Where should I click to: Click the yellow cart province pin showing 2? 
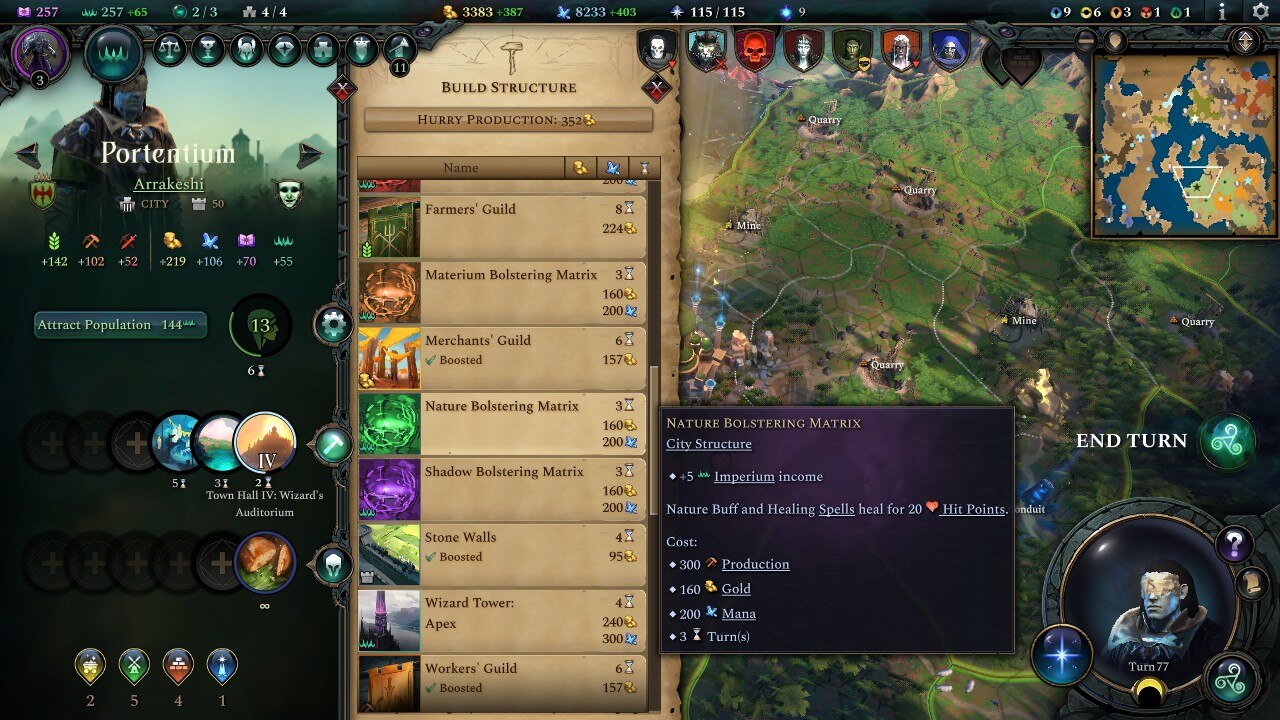click(x=90, y=664)
